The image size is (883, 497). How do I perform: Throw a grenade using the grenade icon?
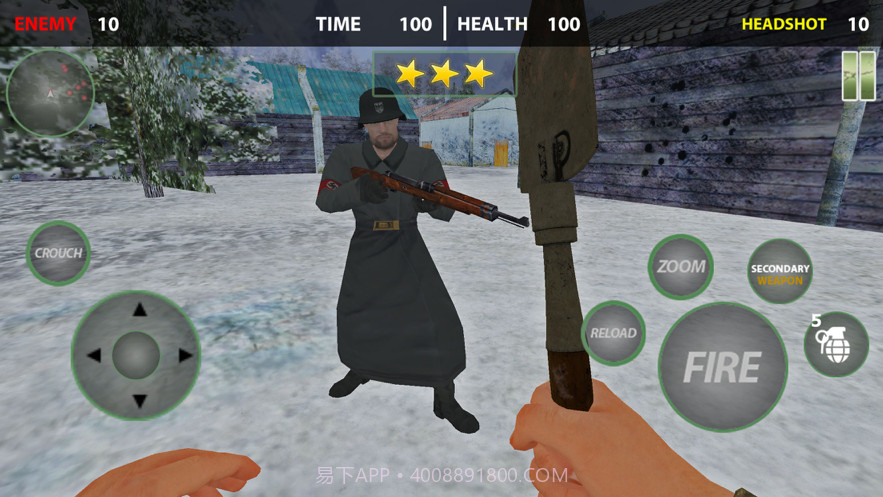click(836, 345)
